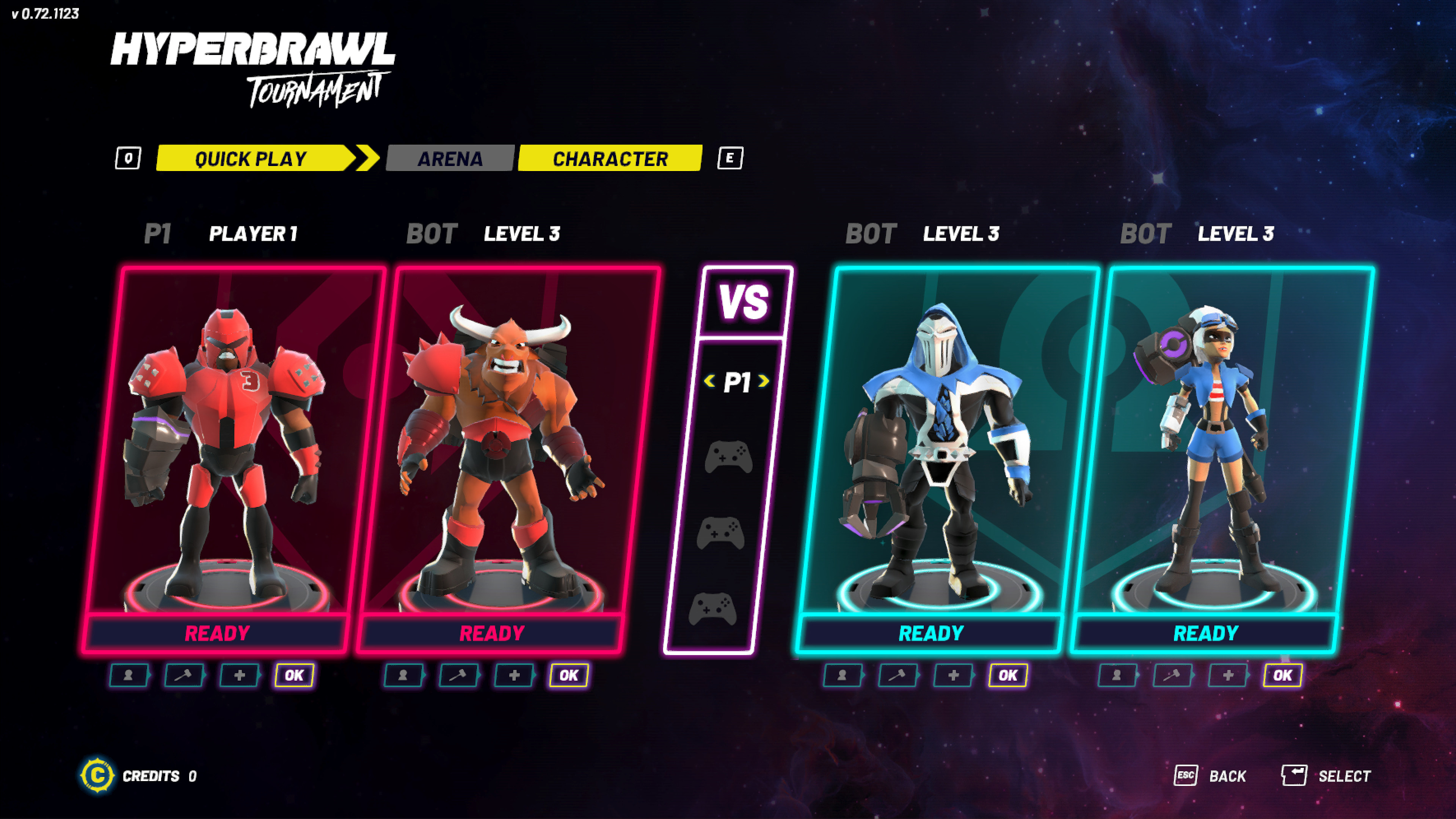Click the person icon under the rightmost bot
The height and width of the screenshot is (819, 1456).
[1117, 675]
